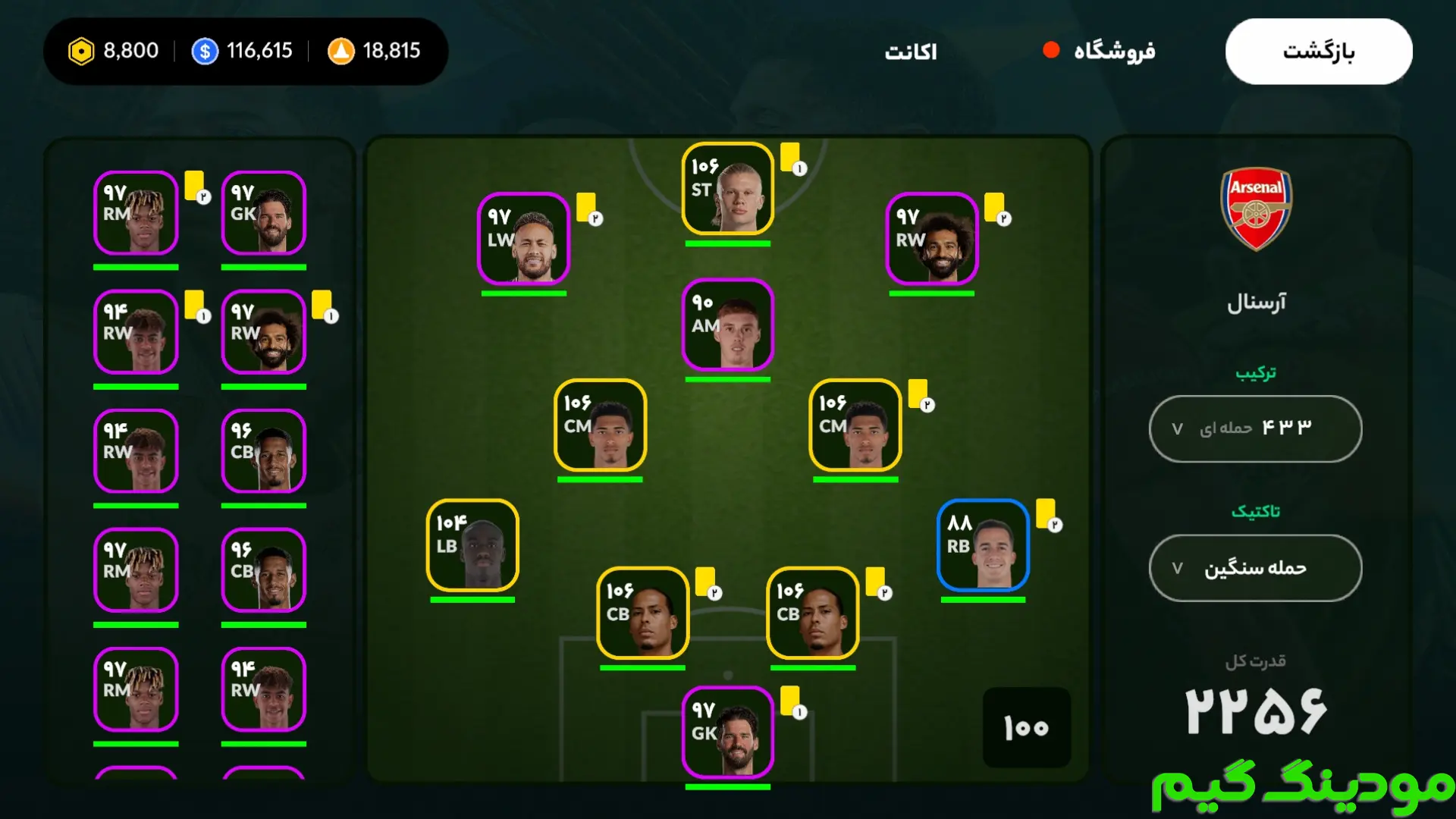This screenshot has width=1456, height=819.
Task: Select the 106 ST striker card
Action: (x=727, y=189)
